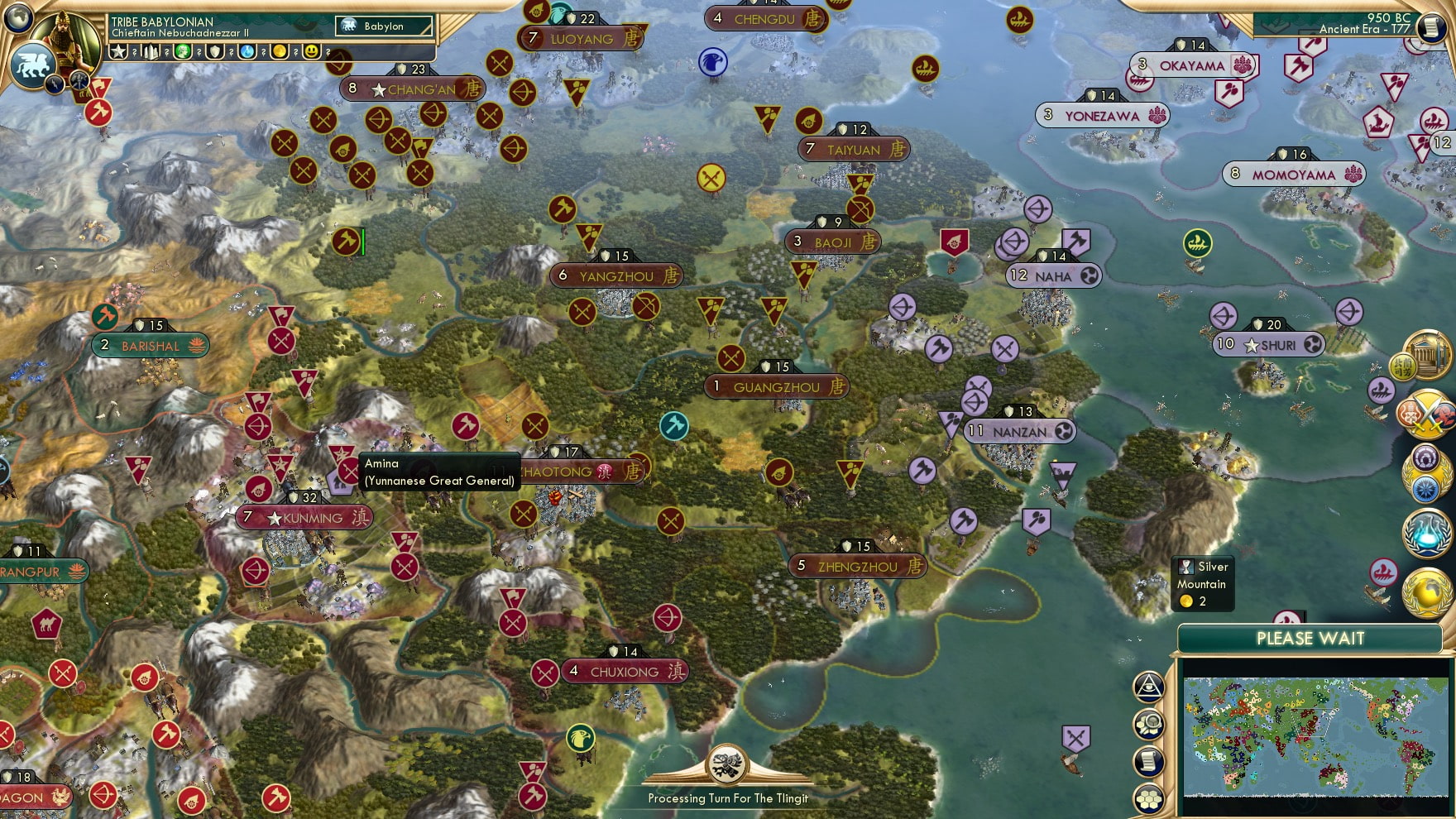1456x819 pixels.
Task: Open the crossed-swords war declaration notification
Action: click(x=1427, y=414)
